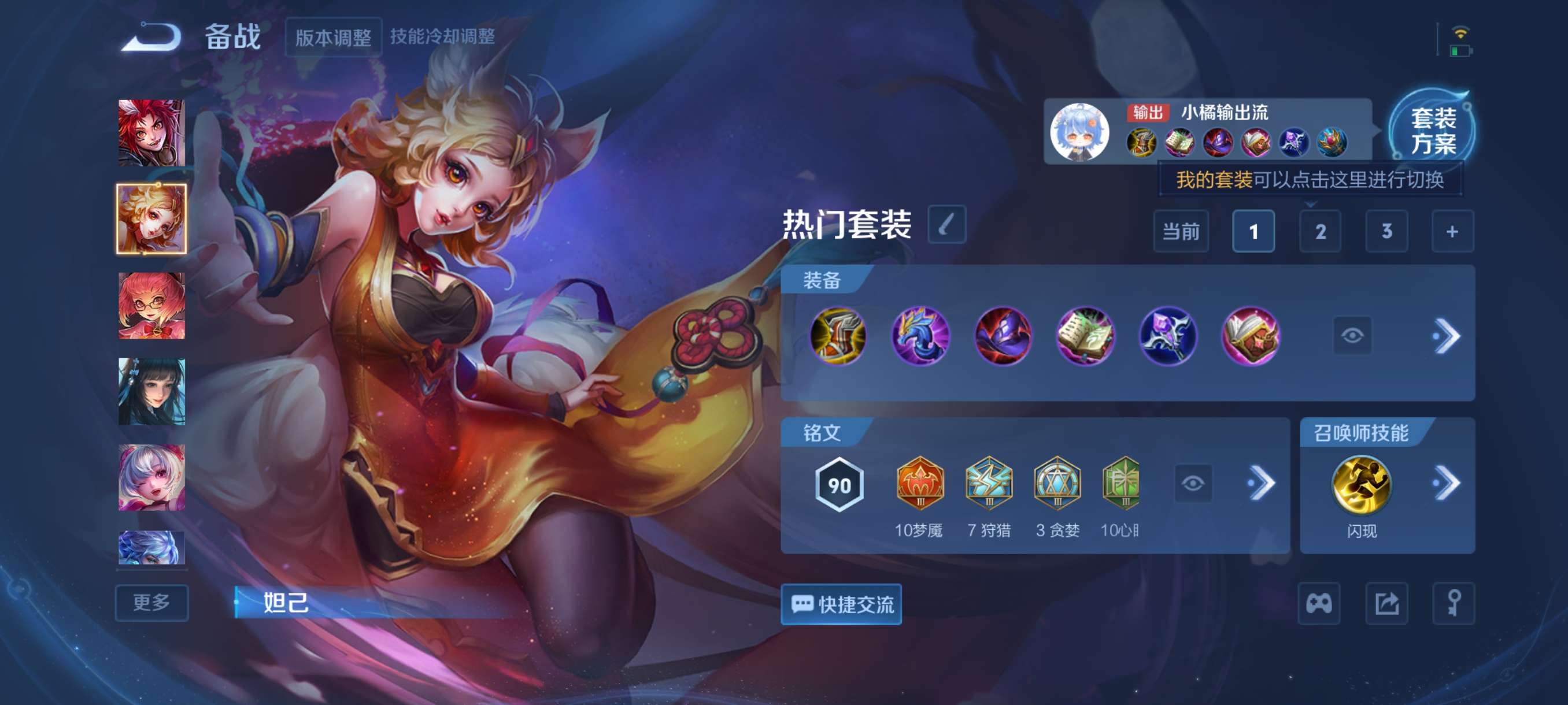Switch to loadout tab 2
Viewport: 1568px width, 705px height.
tap(1321, 232)
